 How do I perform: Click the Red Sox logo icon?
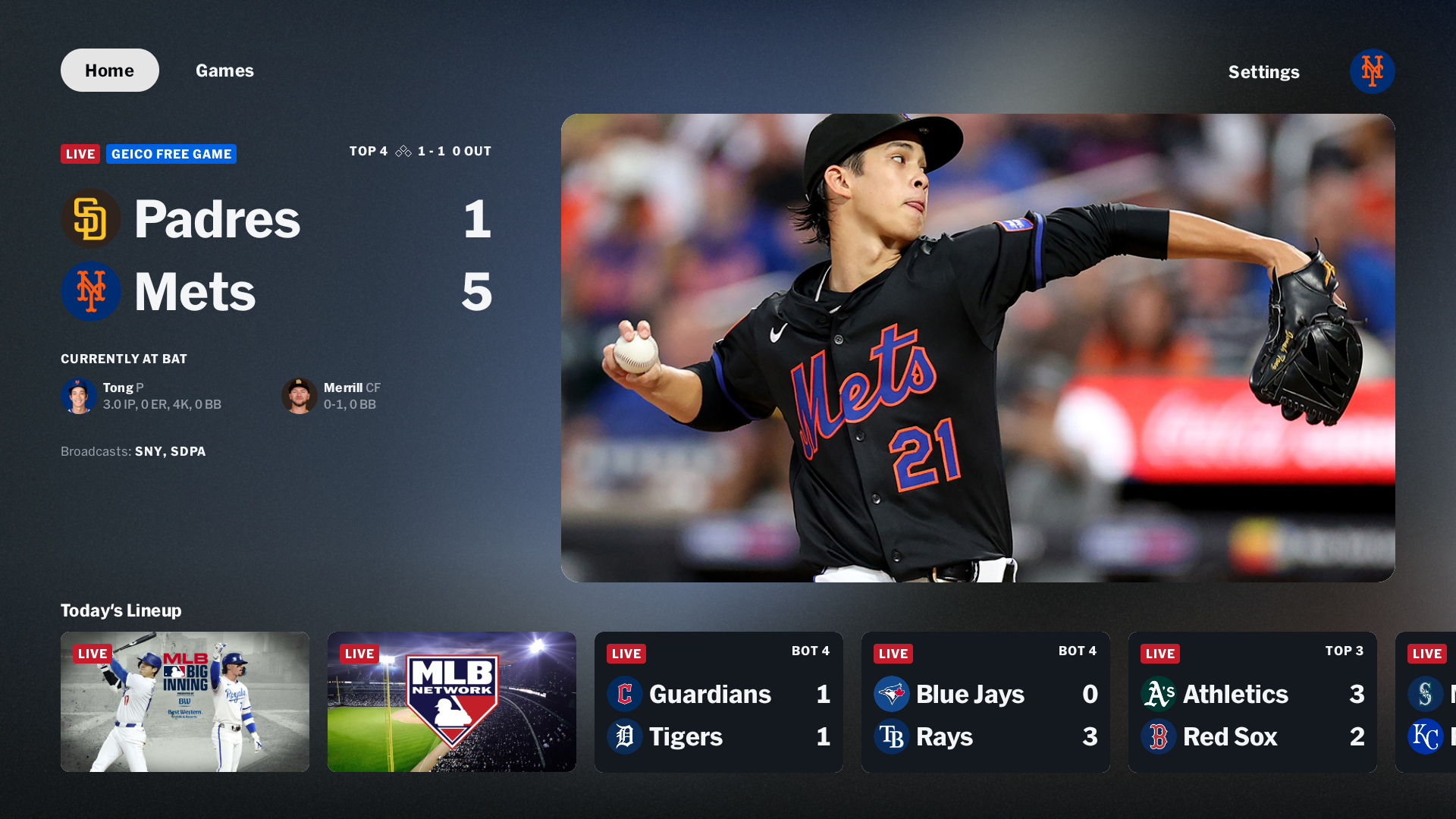[1159, 736]
